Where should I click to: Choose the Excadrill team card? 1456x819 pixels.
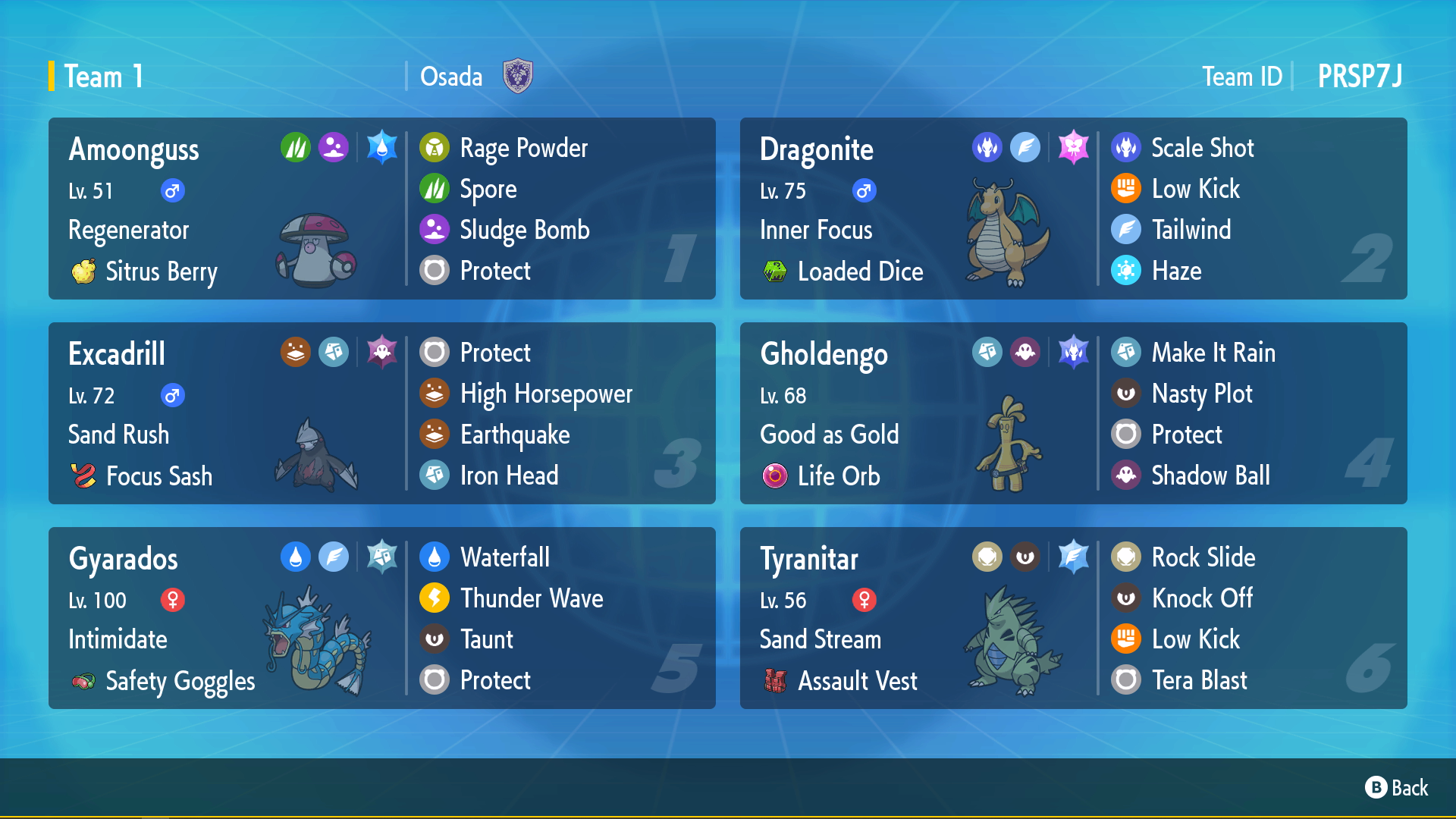(x=381, y=413)
